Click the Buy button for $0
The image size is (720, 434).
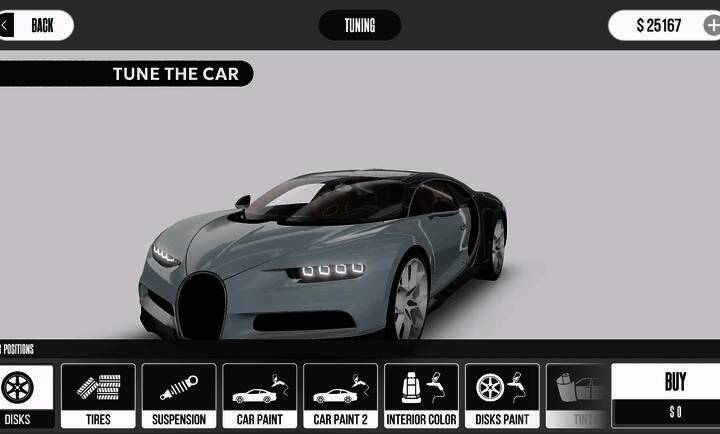coord(675,396)
